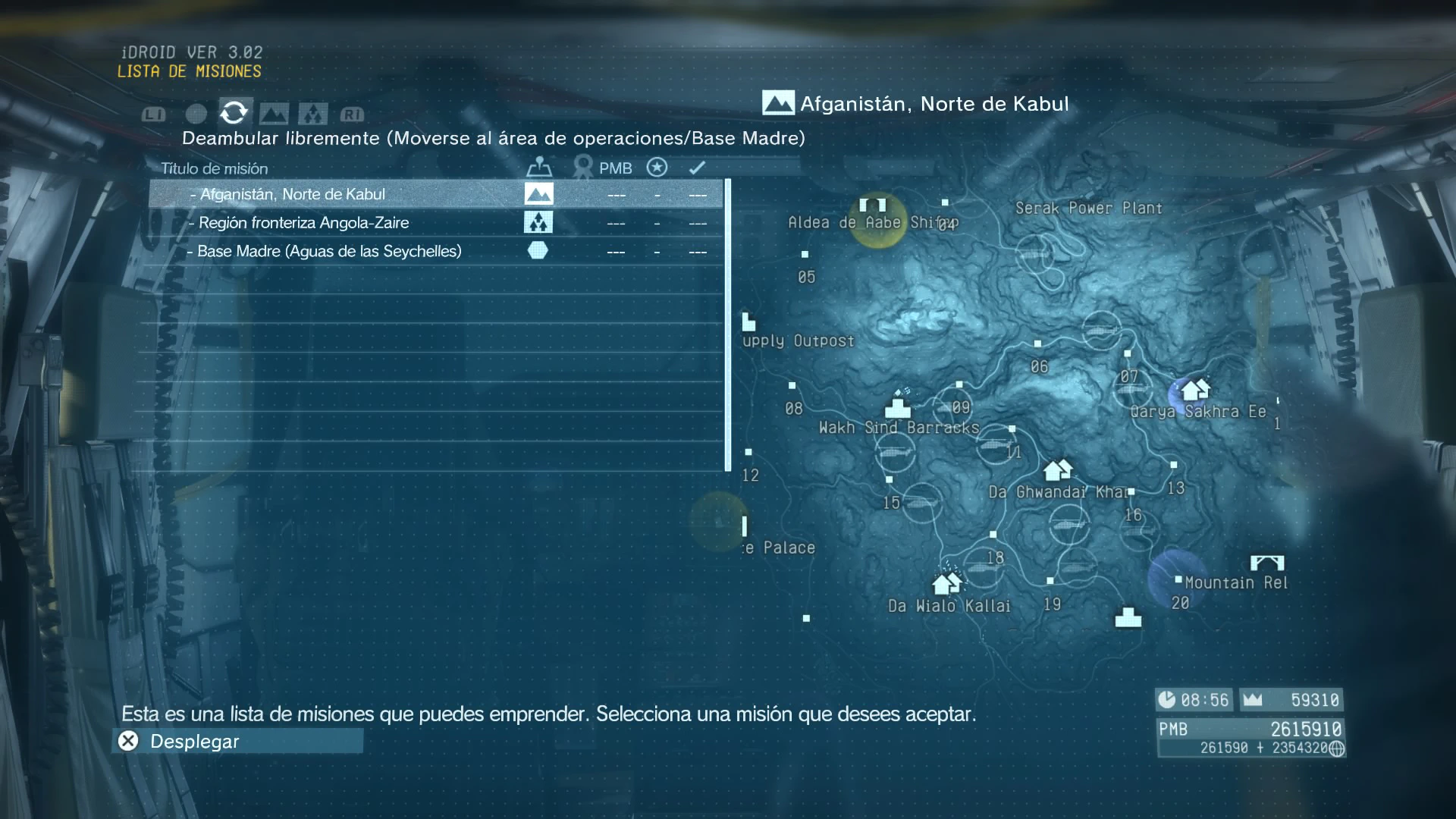The height and width of the screenshot is (819, 1456).
Task: Select landing zone 13 on the map
Action: [1174, 465]
